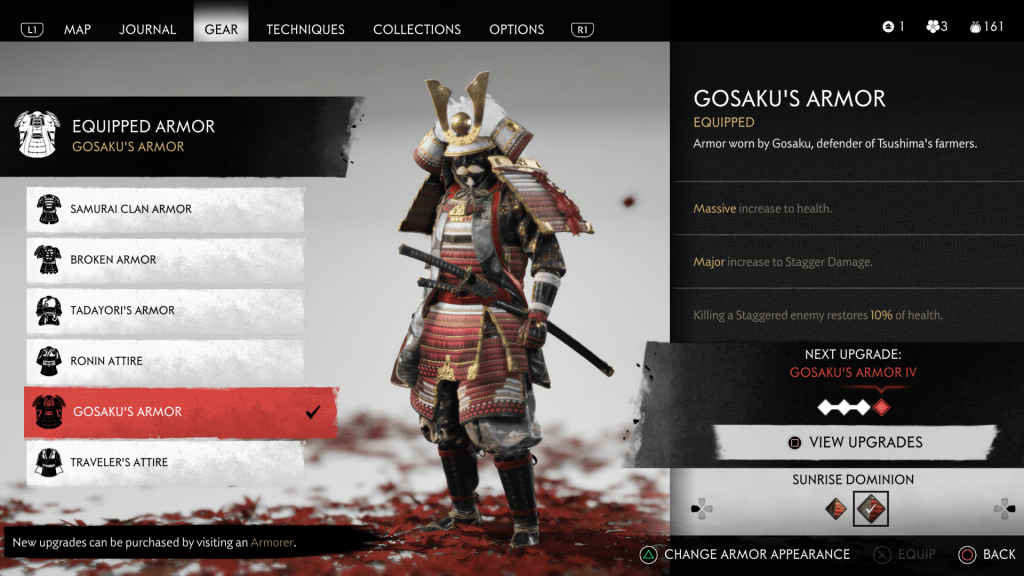Go to the Techniques tab

[305, 29]
